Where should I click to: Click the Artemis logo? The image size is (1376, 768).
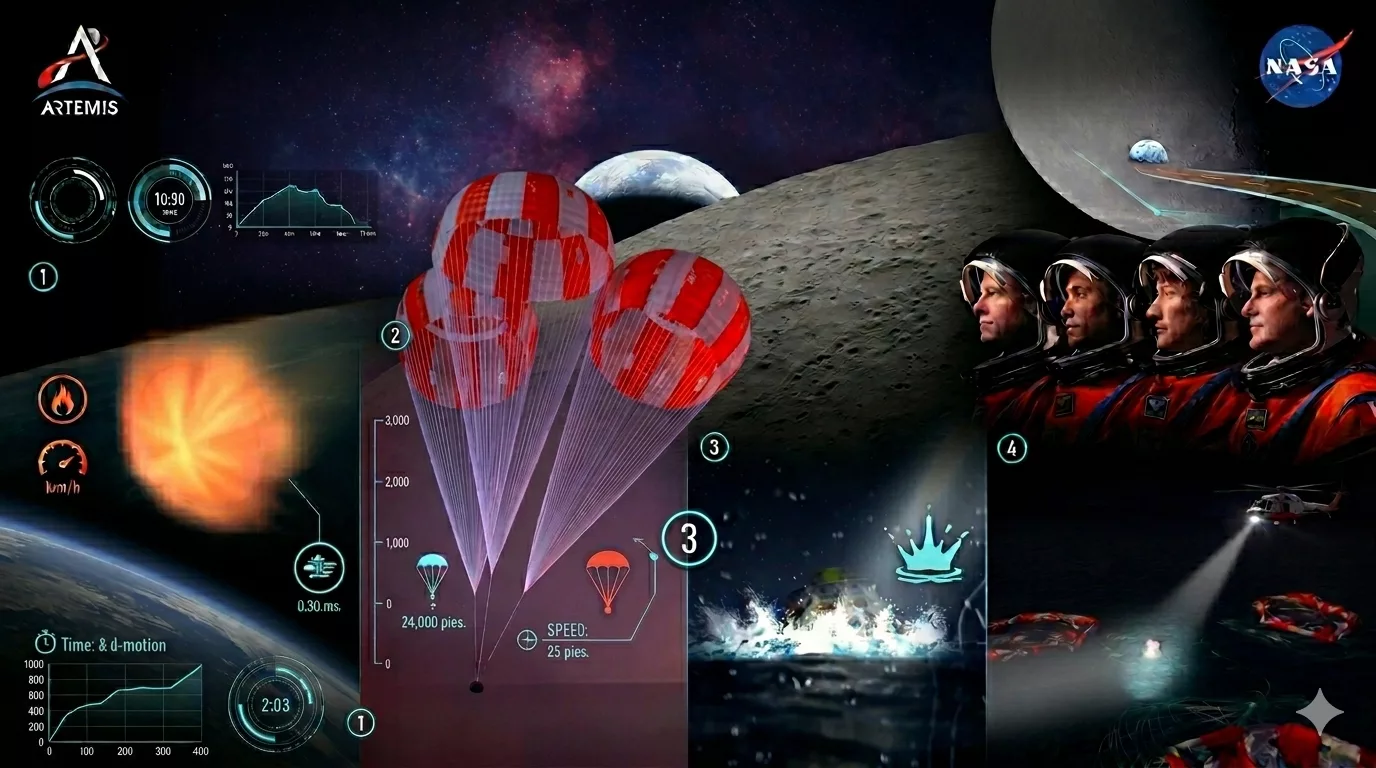tap(79, 70)
